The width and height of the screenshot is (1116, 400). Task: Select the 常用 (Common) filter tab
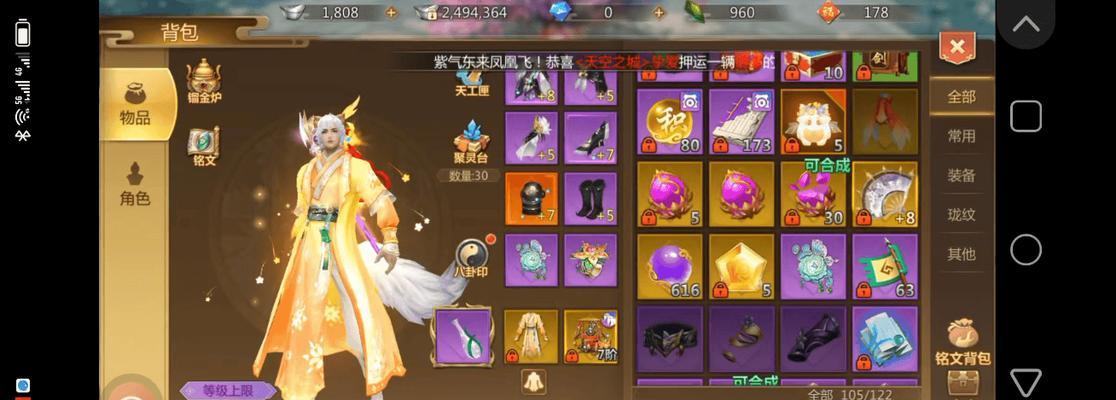point(961,136)
